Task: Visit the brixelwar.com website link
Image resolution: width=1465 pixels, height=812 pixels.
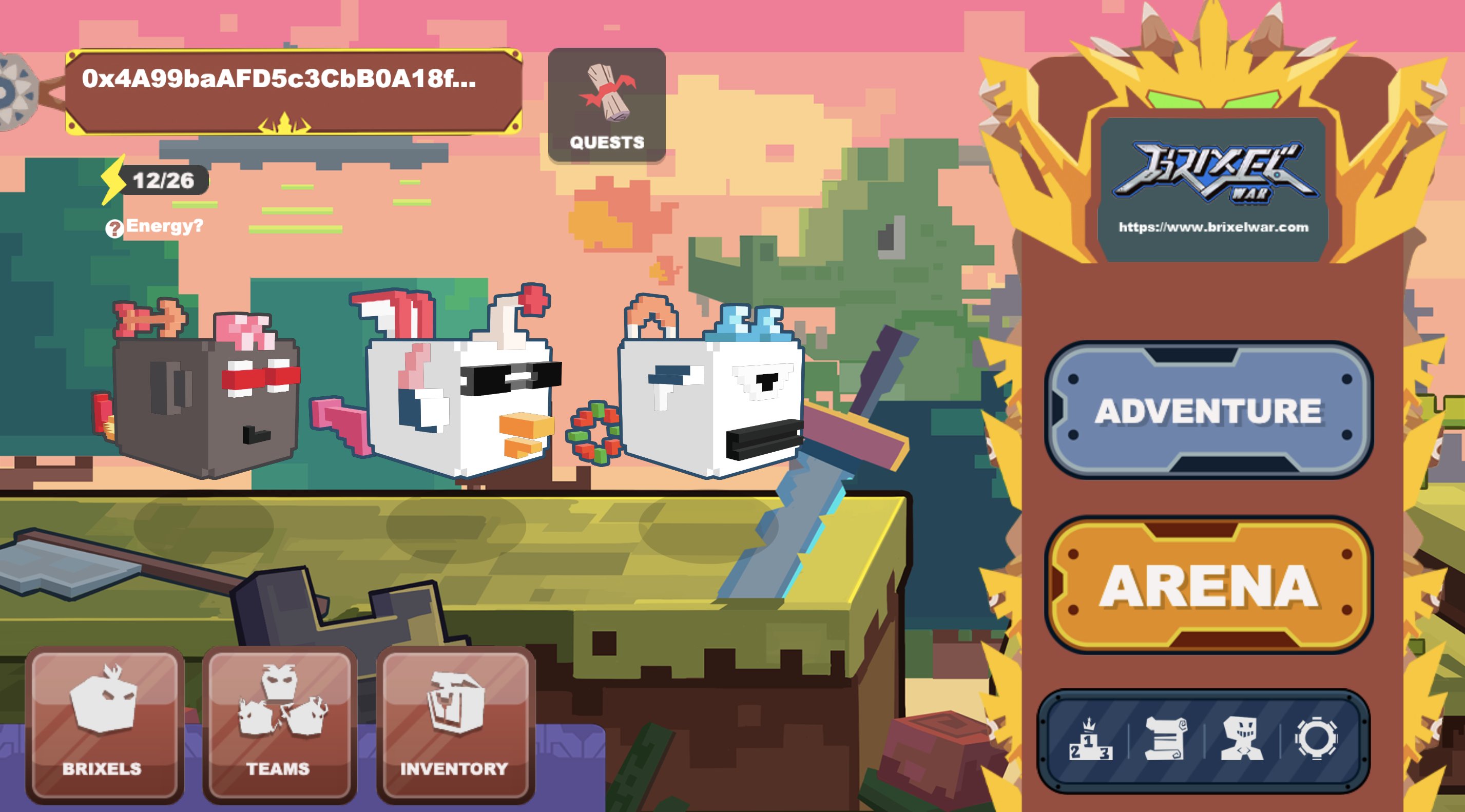Action: pos(1213,227)
